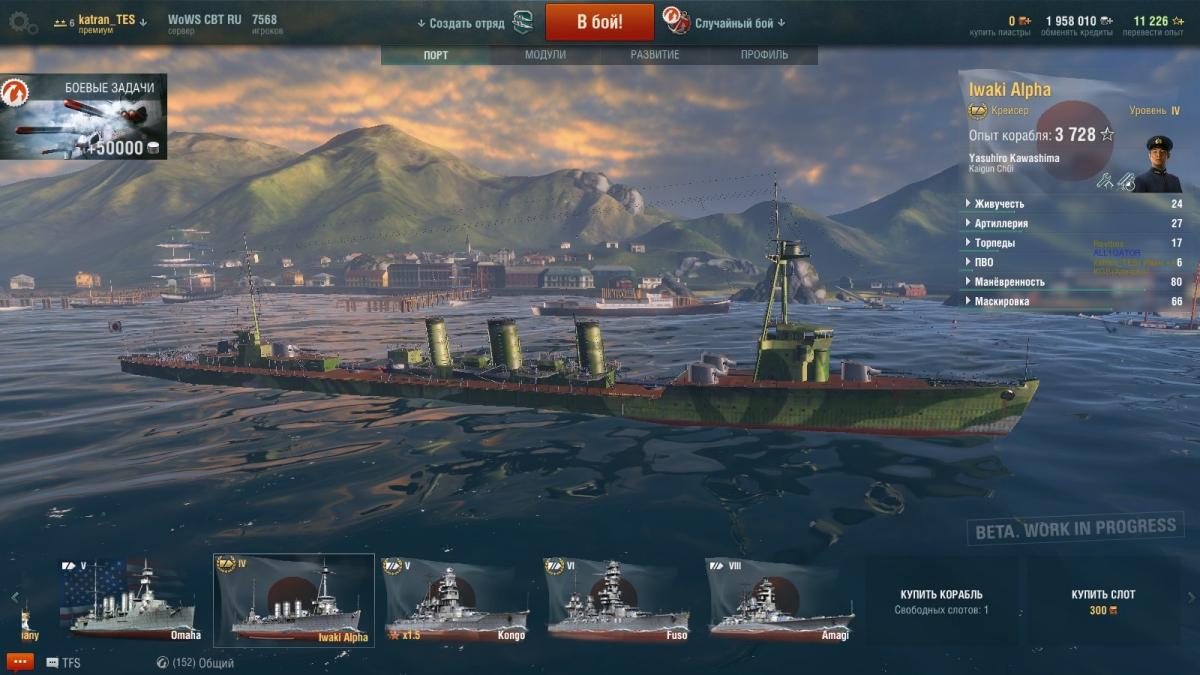Buy a slot with Купить слот
The image size is (1200, 675).
tap(1104, 601)
